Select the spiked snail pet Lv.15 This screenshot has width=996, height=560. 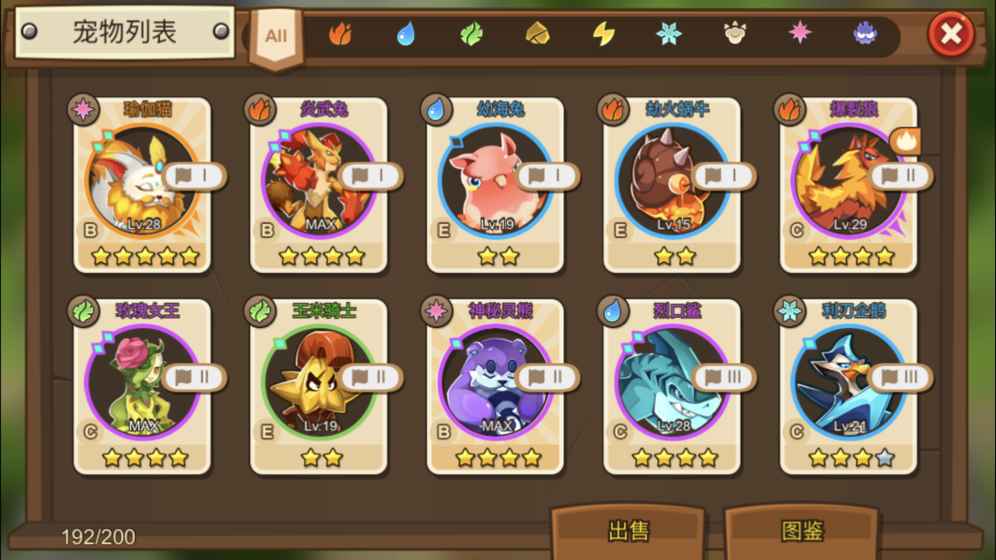[672, 184]
